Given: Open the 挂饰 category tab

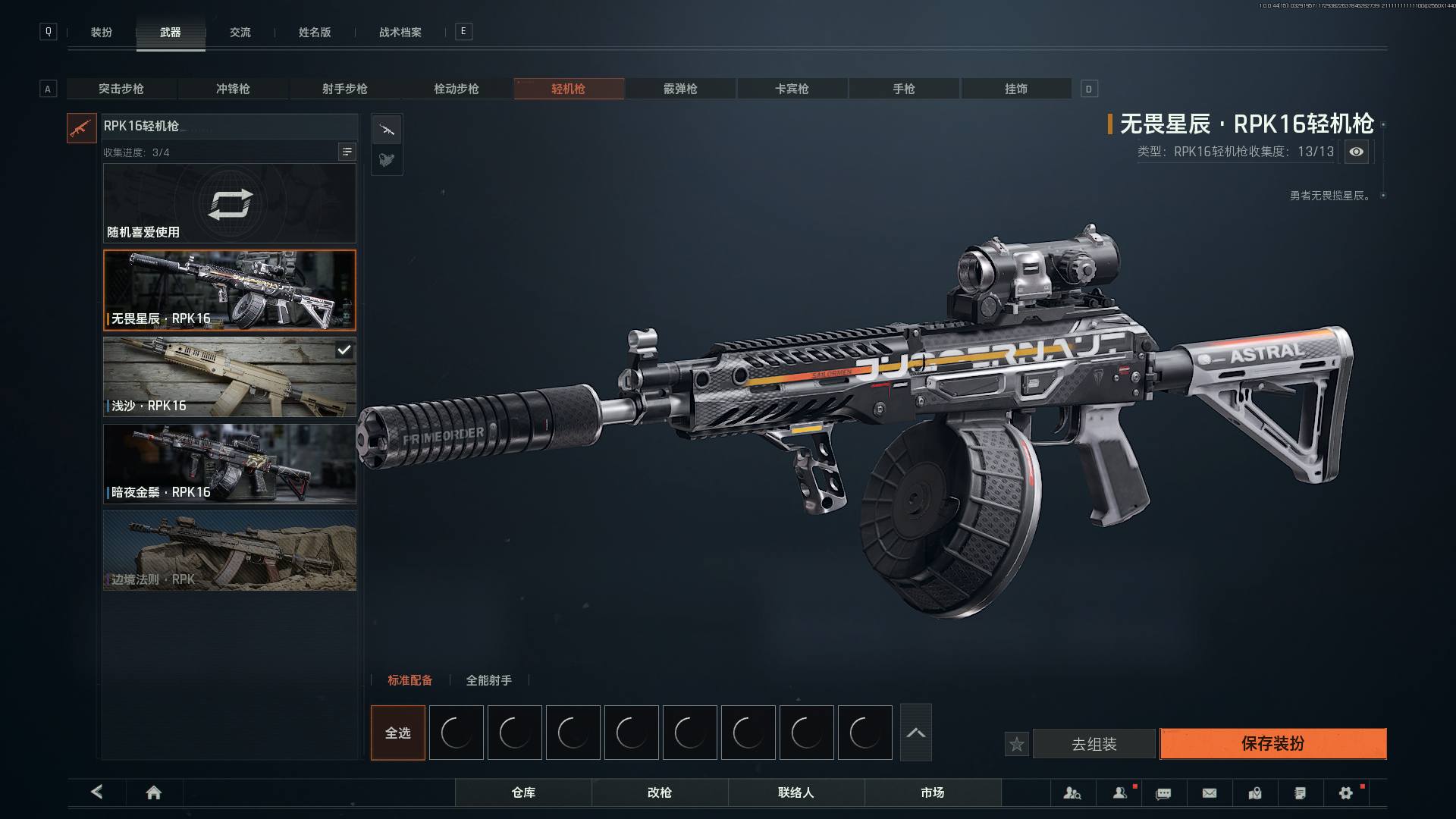Looking at the screenshot, I should 1015,89.
